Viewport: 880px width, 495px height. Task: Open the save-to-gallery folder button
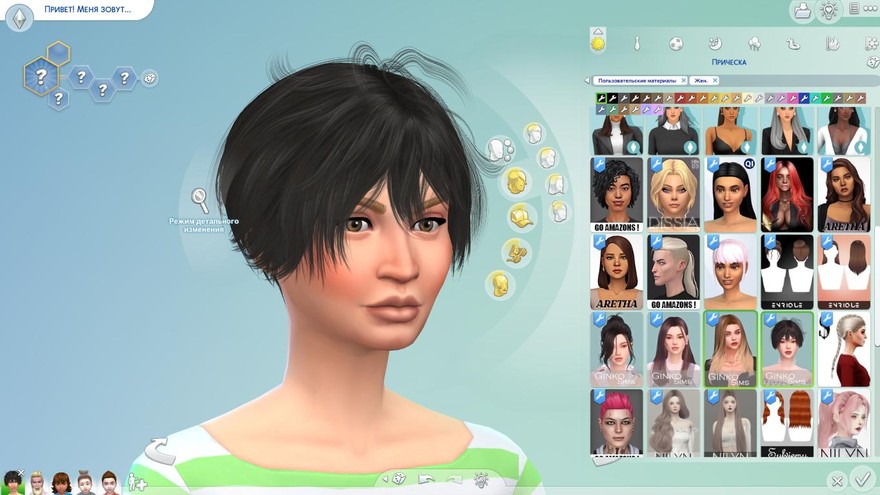tap(801, 11)
